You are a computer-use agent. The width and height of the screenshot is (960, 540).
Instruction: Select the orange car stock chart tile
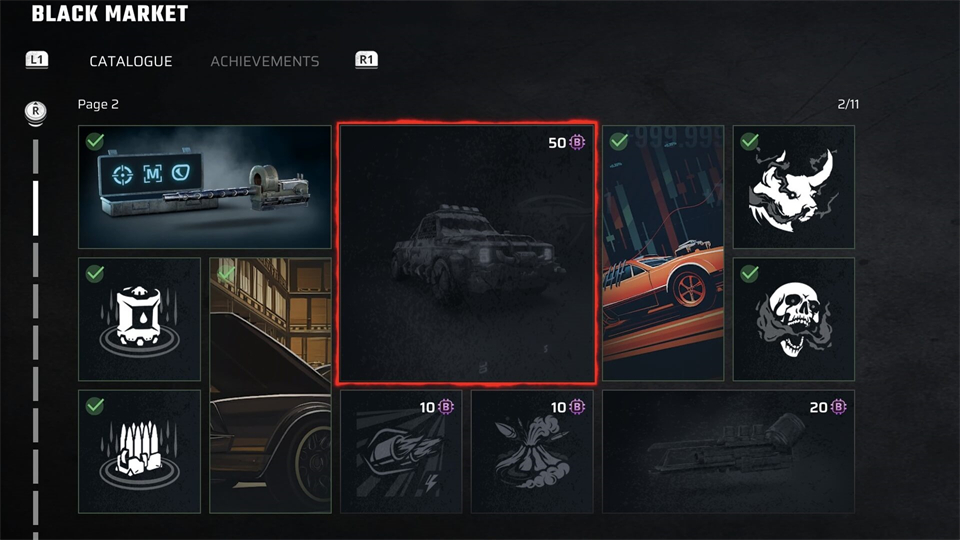pos(663,253)
